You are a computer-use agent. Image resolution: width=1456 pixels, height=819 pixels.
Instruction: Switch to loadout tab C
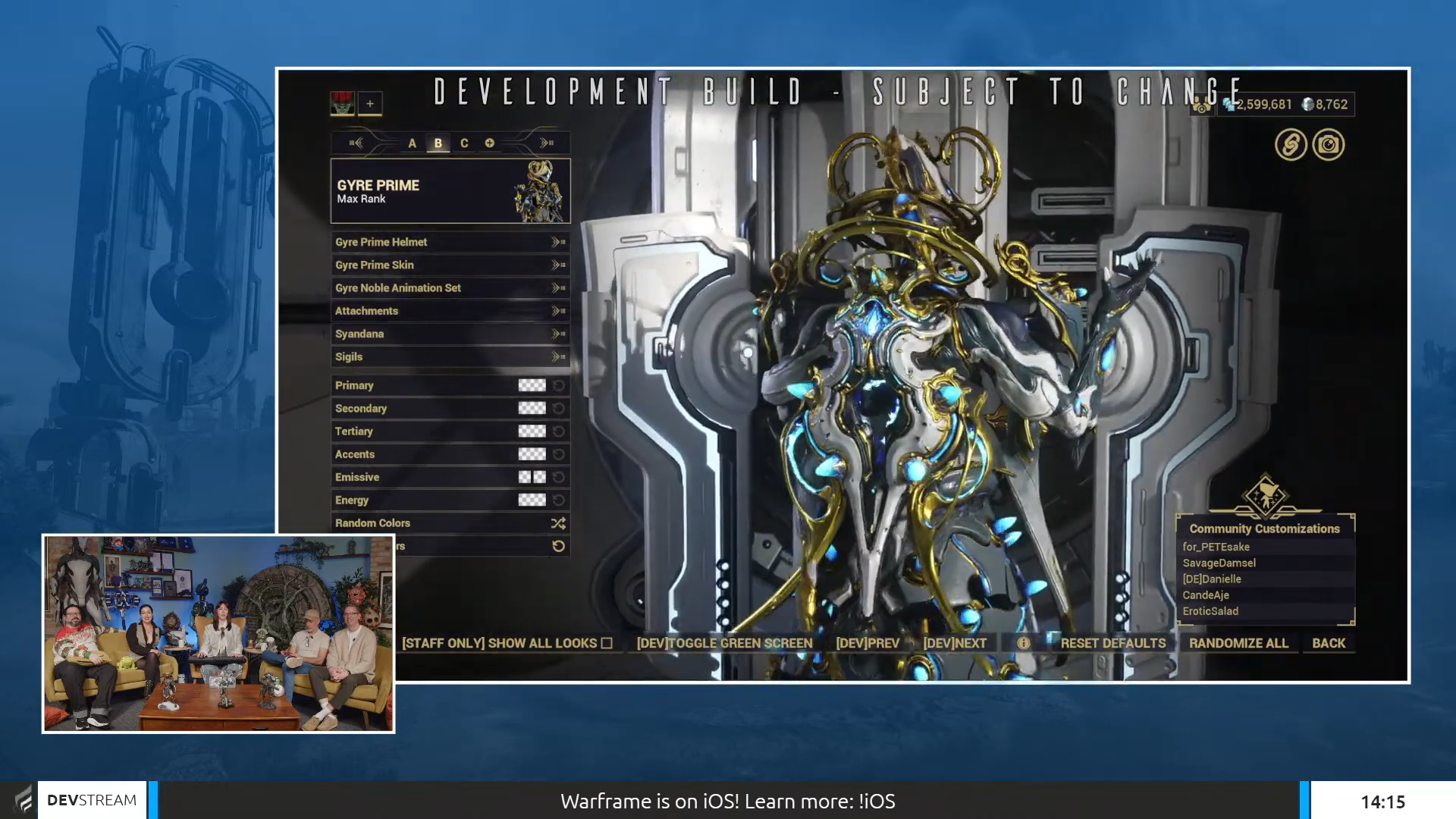point(463,143)
